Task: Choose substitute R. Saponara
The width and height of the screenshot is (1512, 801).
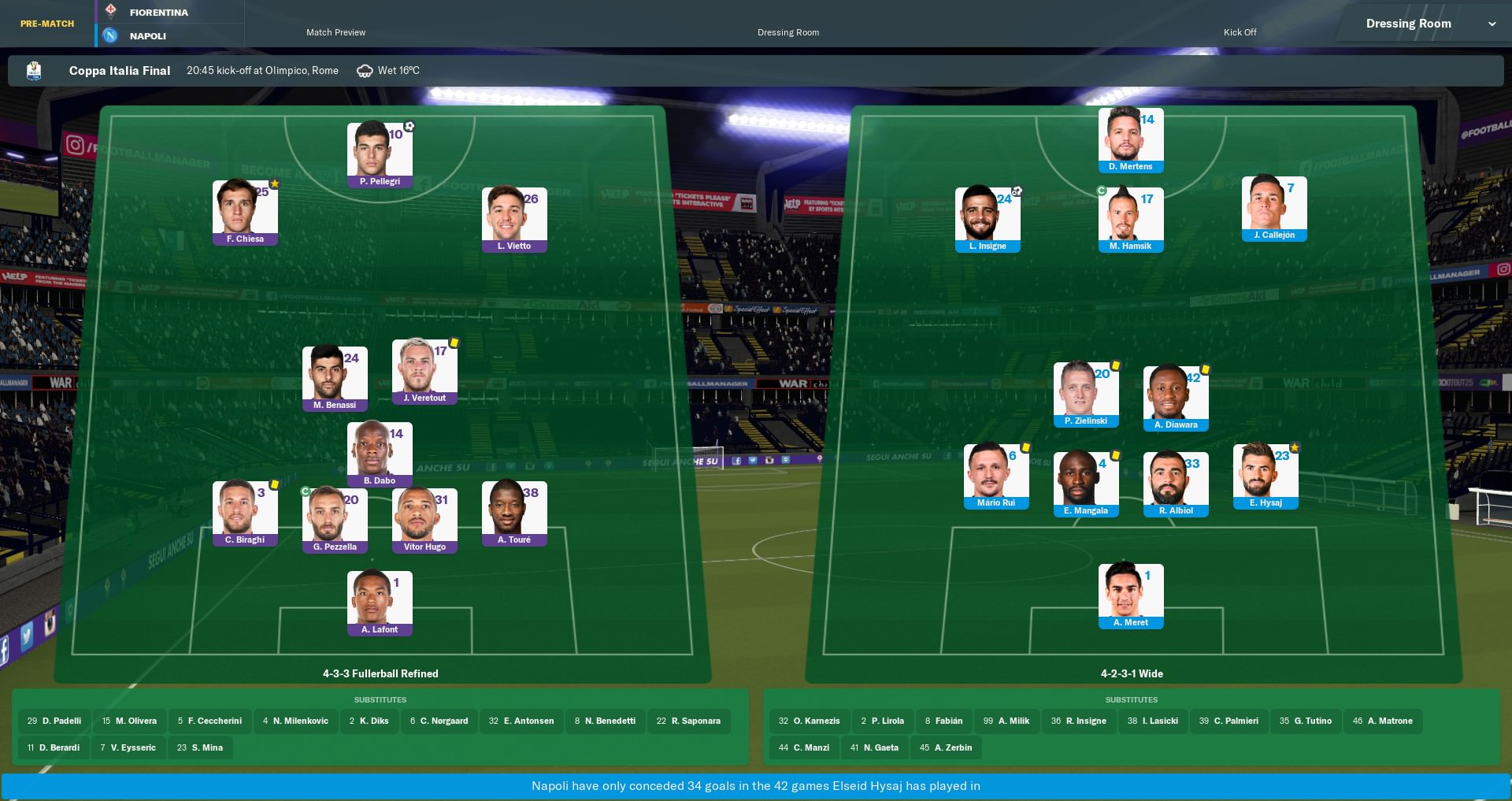Action: coord(688,721)
